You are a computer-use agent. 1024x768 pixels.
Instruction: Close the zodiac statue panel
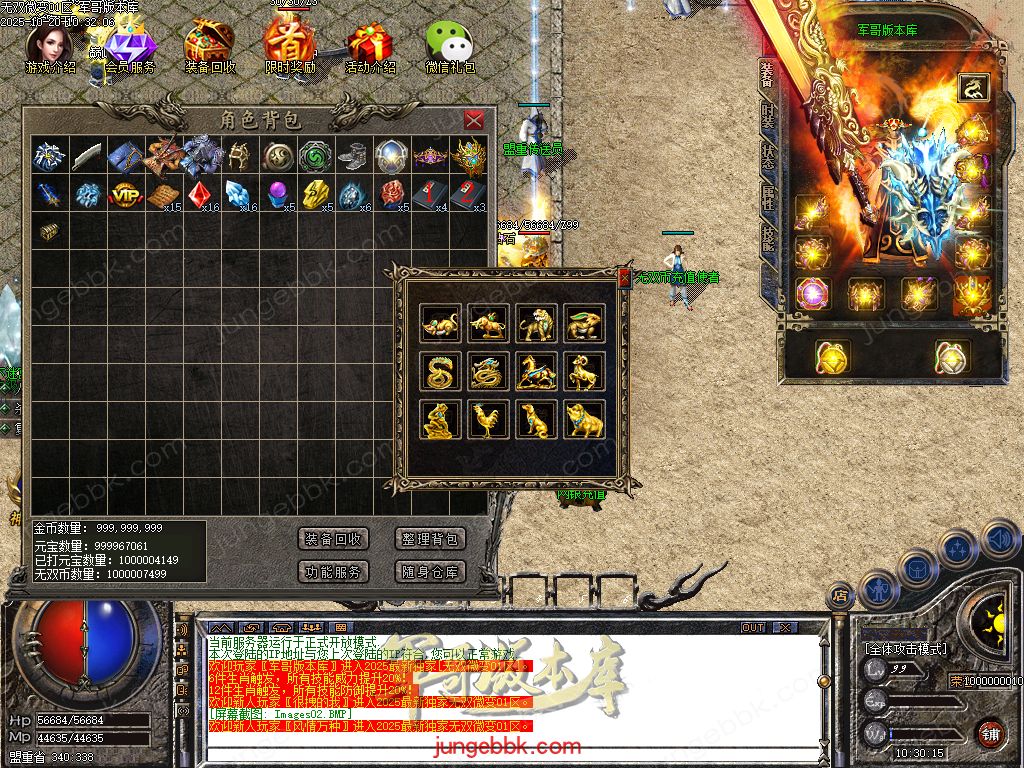point(624,278)
